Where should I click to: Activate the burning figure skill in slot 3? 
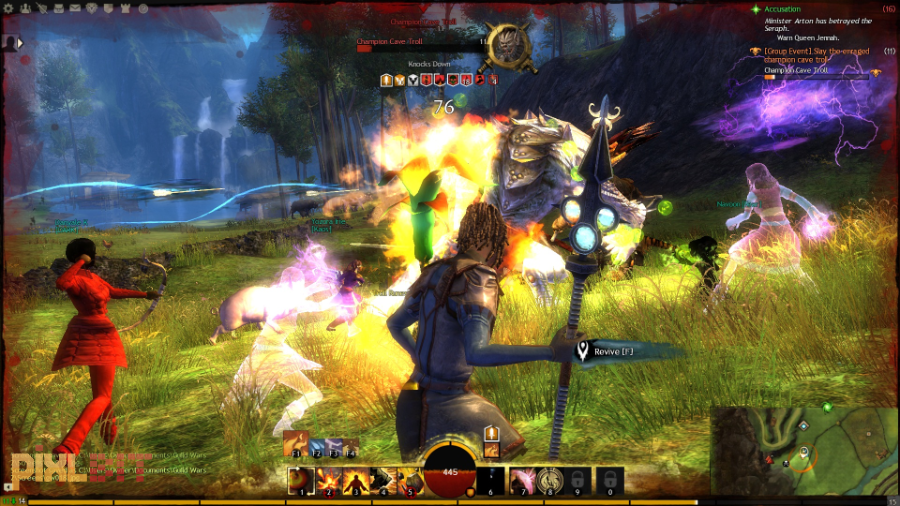tap(355, 480)
